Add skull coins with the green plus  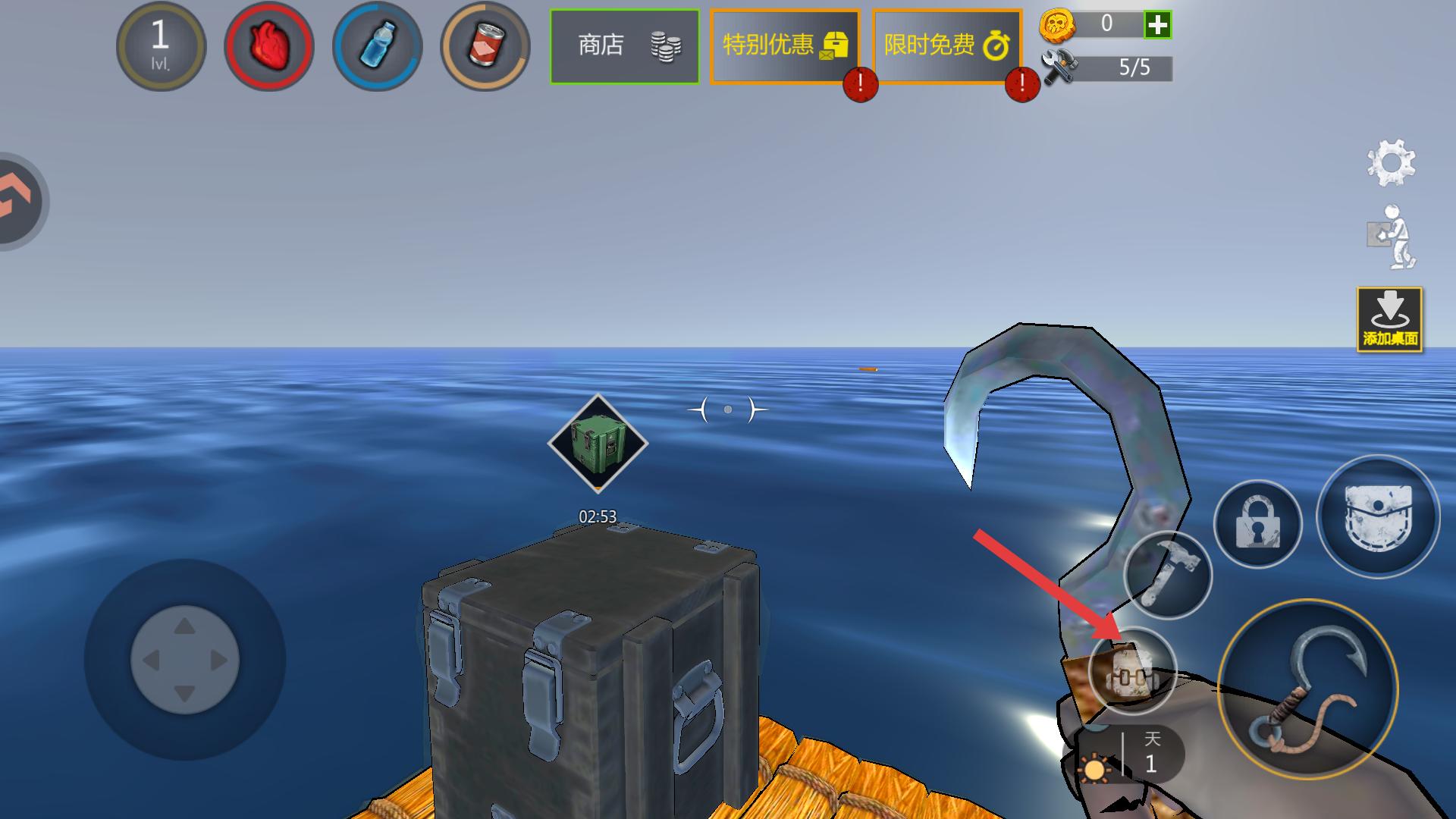1157,24
